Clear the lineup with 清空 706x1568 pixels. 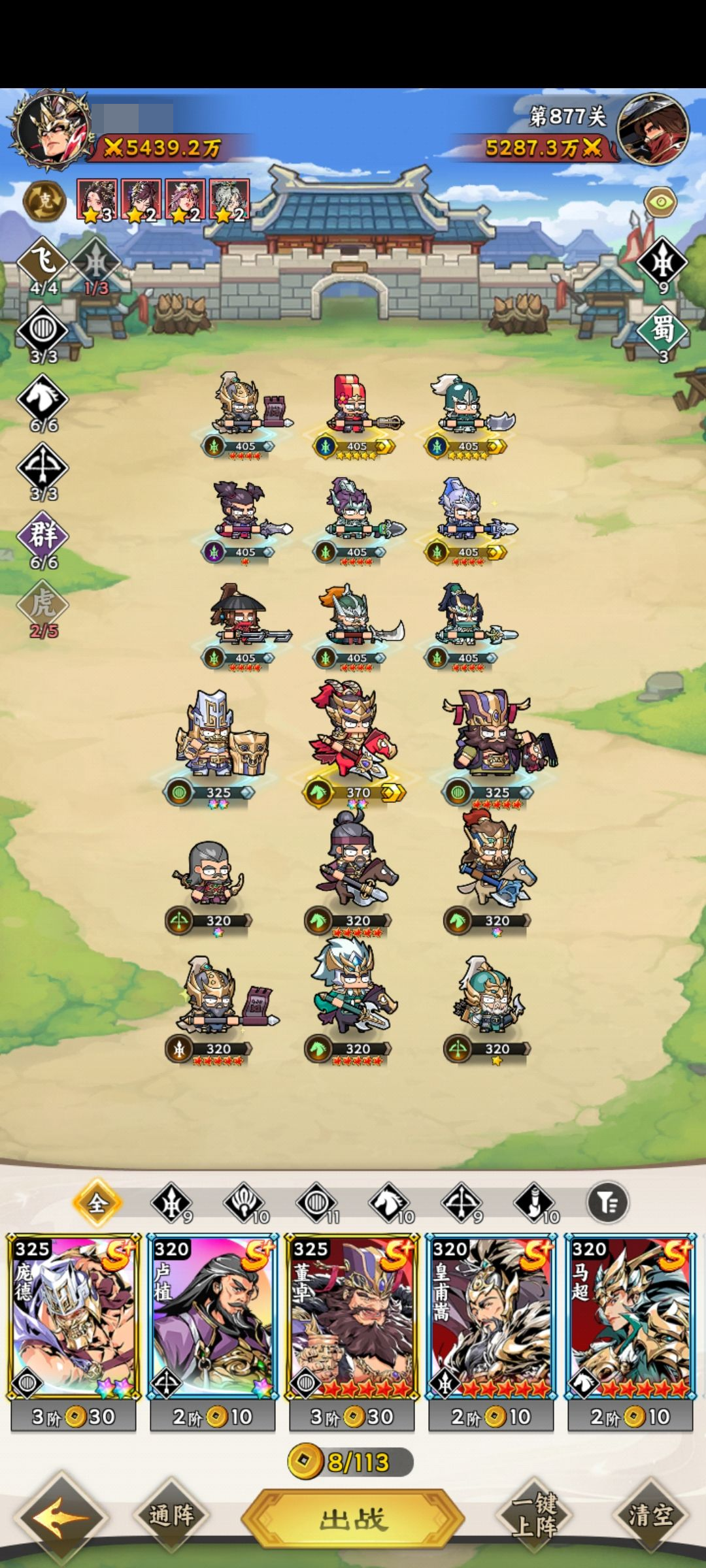click(650, 1514)
